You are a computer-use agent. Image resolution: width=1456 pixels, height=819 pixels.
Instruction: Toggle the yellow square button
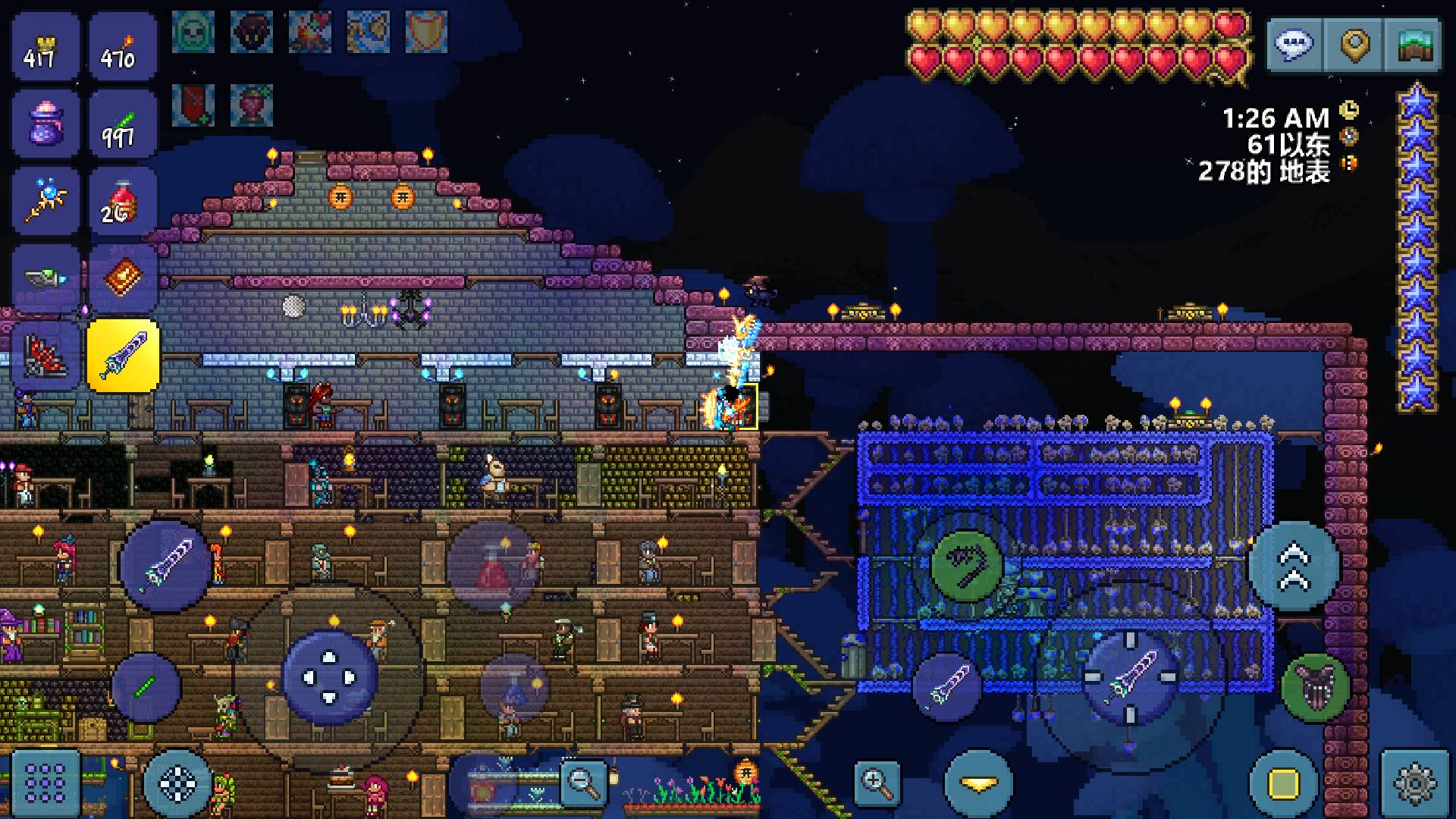1283,784
